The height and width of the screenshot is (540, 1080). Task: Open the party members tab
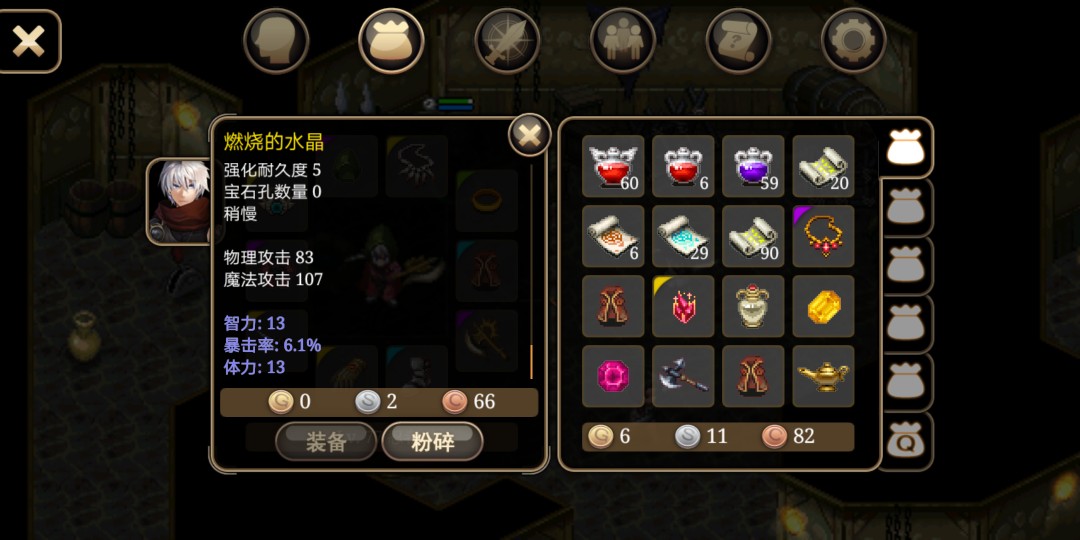coord(623,41)
